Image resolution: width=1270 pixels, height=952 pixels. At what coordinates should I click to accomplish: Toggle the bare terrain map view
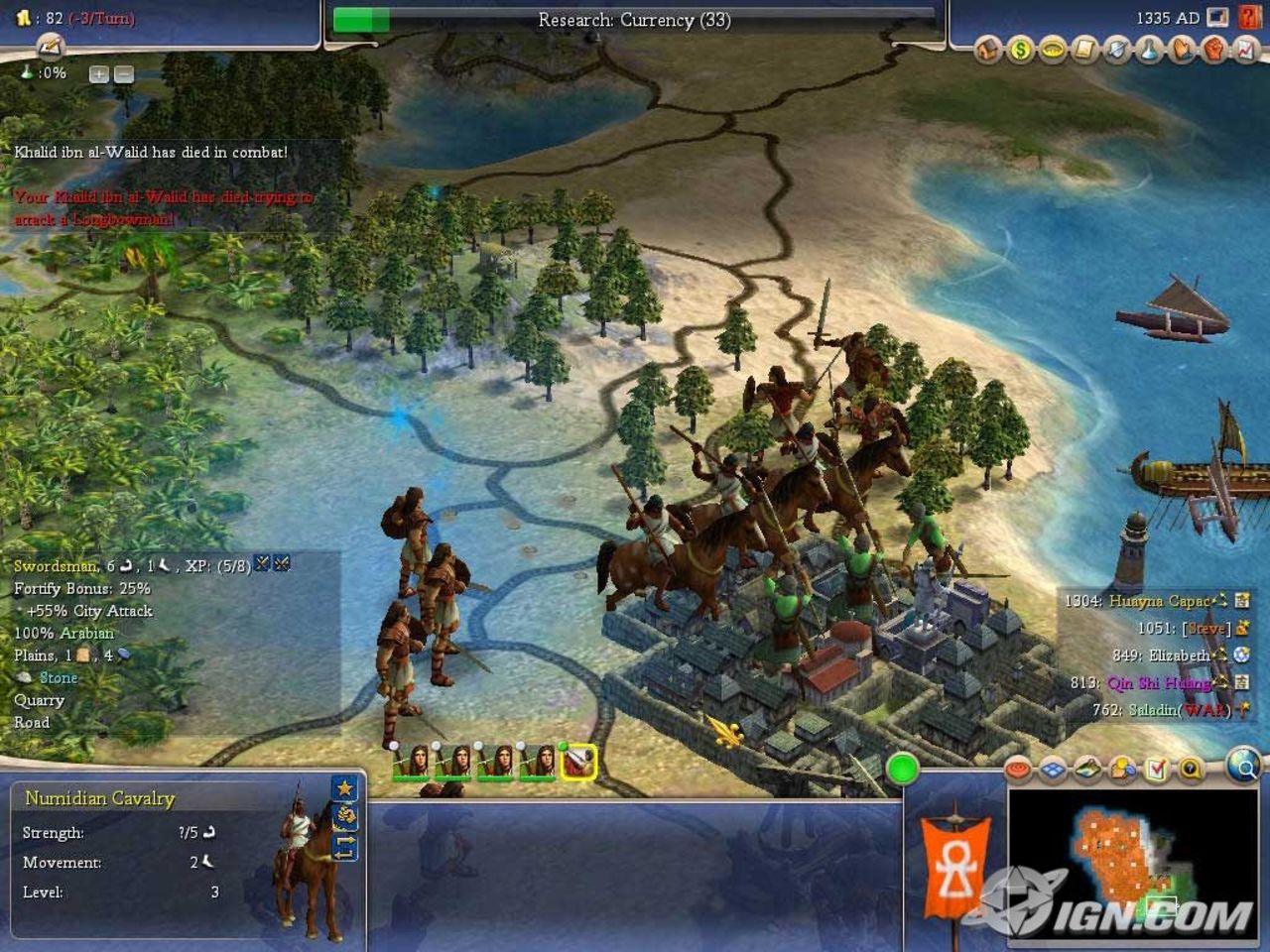pos(1086,769)
